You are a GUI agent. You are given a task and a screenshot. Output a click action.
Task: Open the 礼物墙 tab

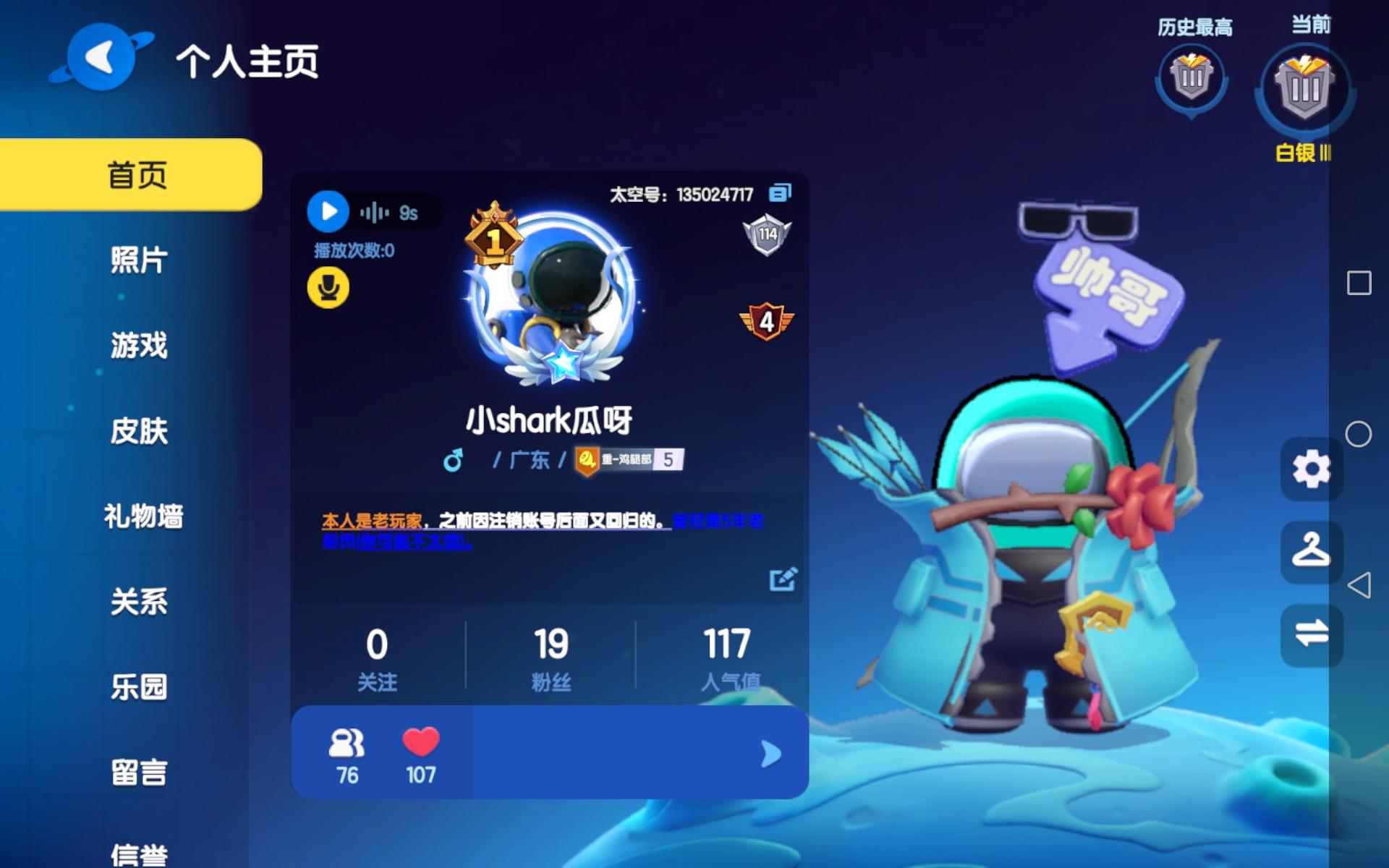(x=143, y=517)
